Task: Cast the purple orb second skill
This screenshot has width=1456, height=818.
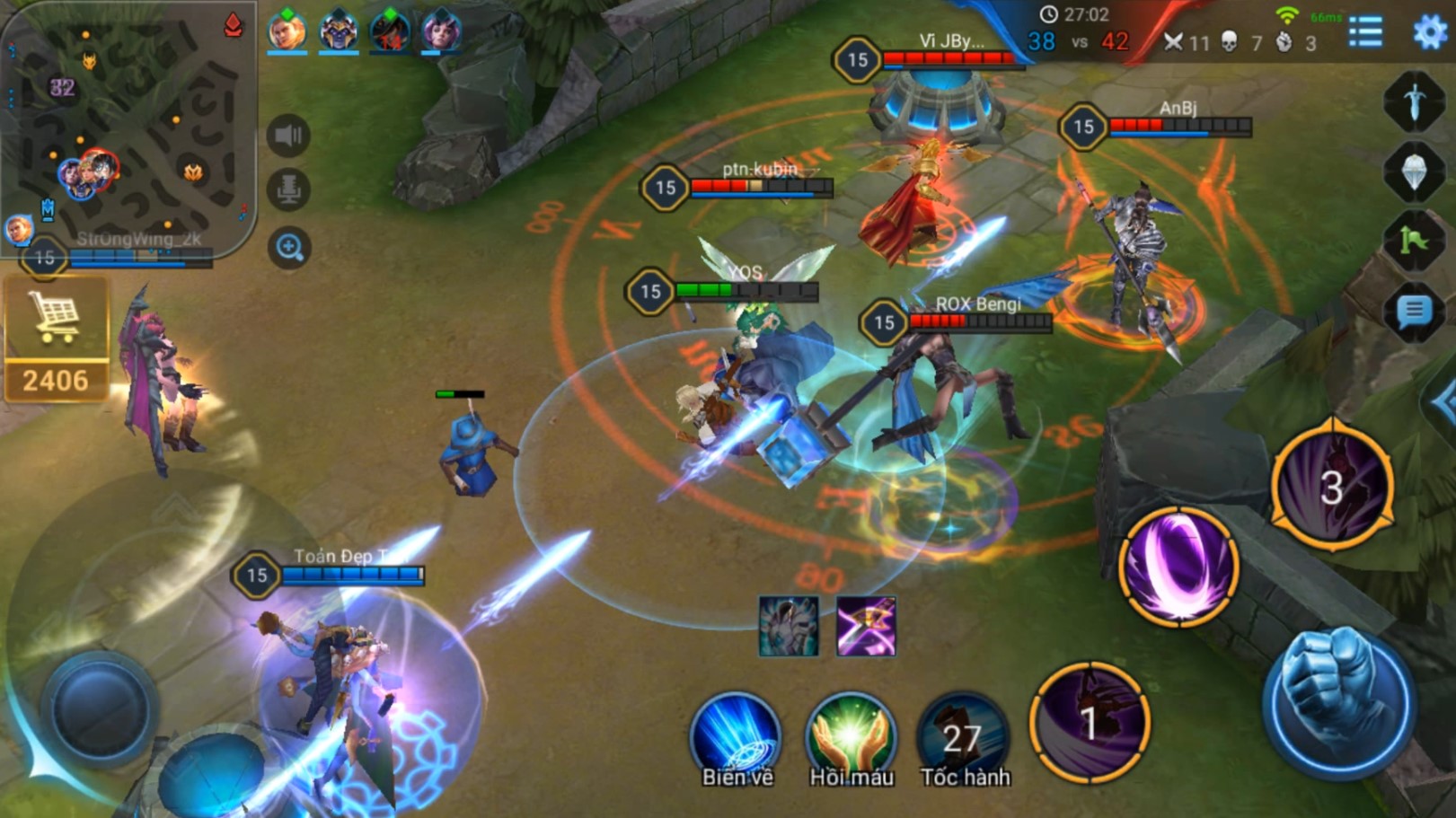Action: tap(1178, 566)
